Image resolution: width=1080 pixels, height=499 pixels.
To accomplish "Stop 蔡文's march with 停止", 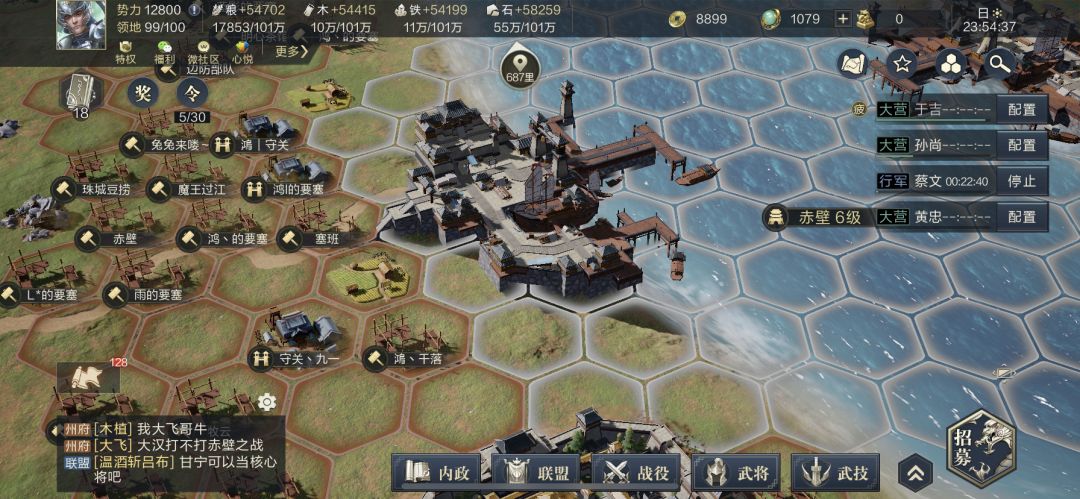I will [x=1021, y=181].
